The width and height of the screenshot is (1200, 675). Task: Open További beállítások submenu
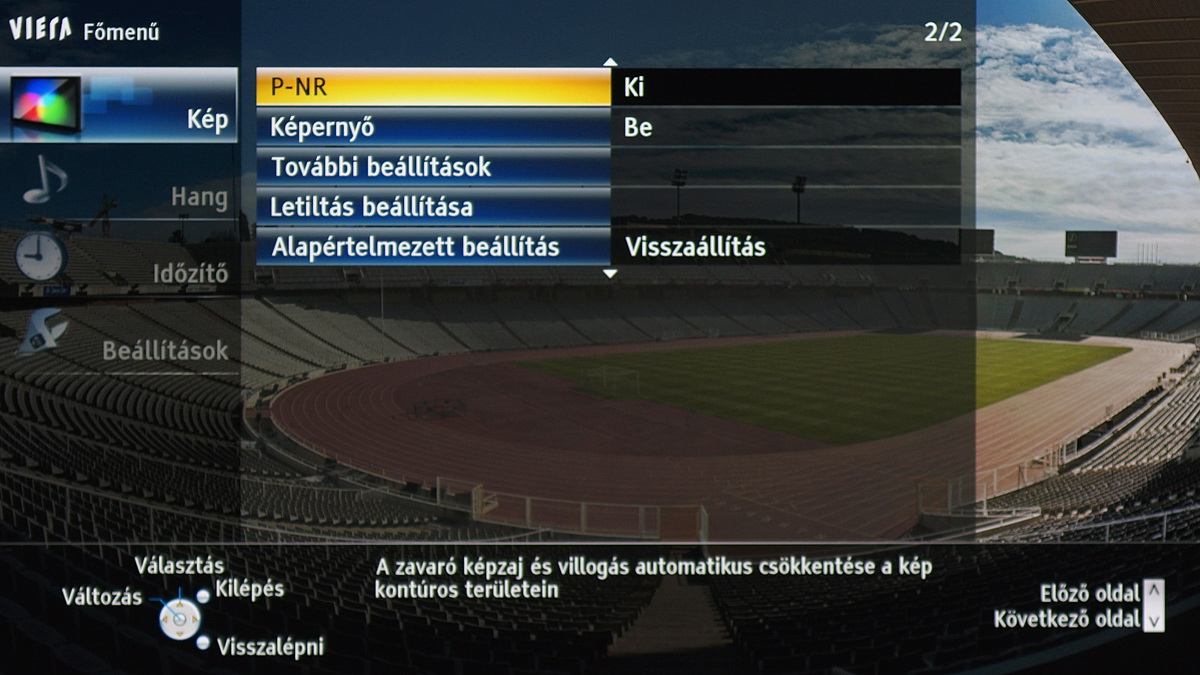coord(432,167)
